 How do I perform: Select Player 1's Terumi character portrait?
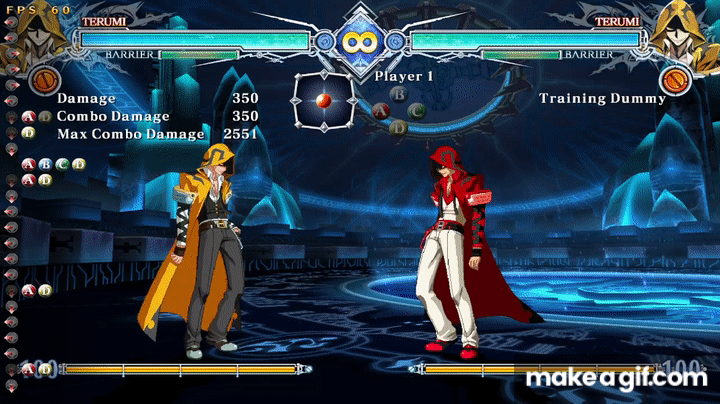tap(42, 30)
